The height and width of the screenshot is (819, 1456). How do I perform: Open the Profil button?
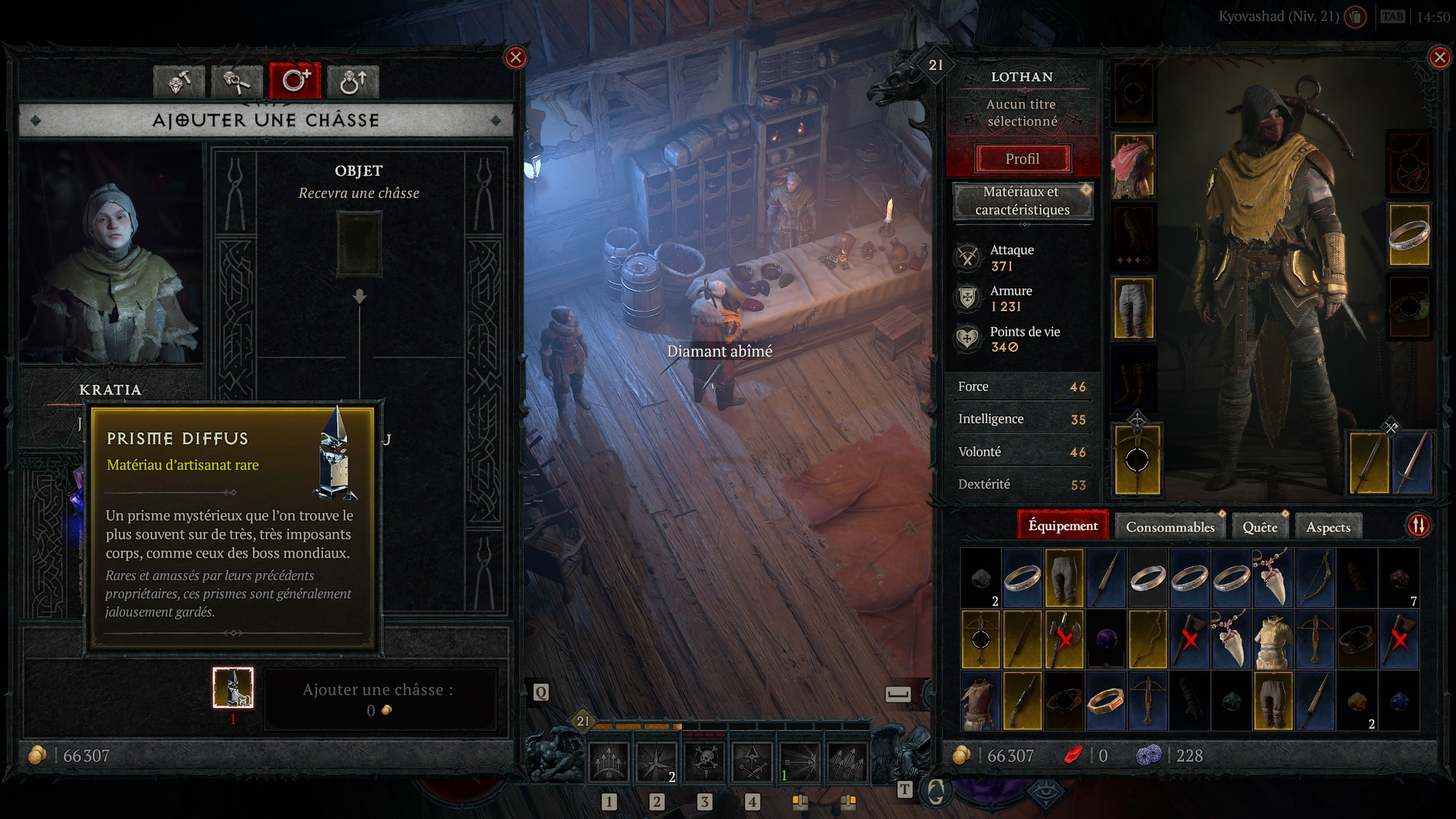tap(1022, 159)
